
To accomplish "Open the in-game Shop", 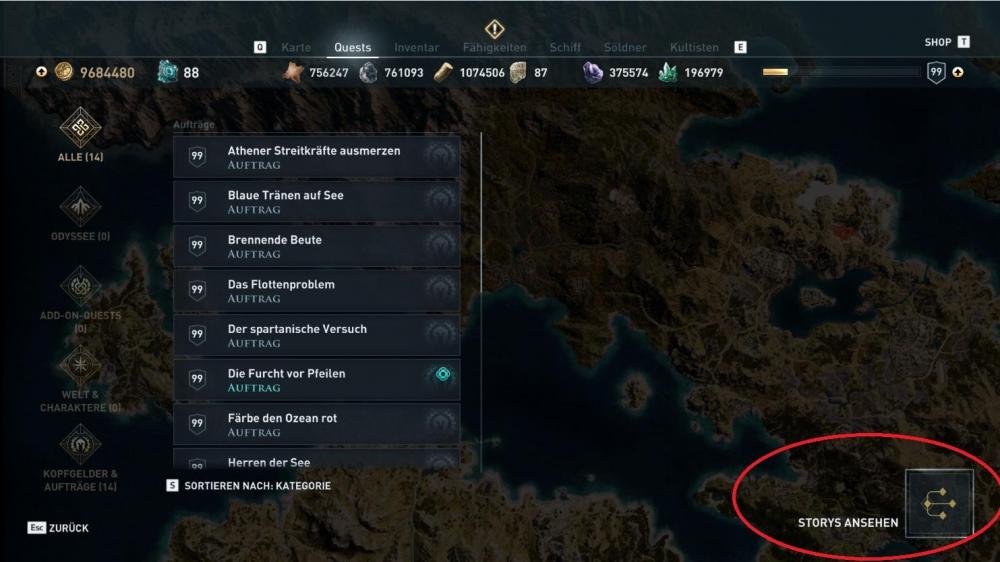I will tap(937, 42).
